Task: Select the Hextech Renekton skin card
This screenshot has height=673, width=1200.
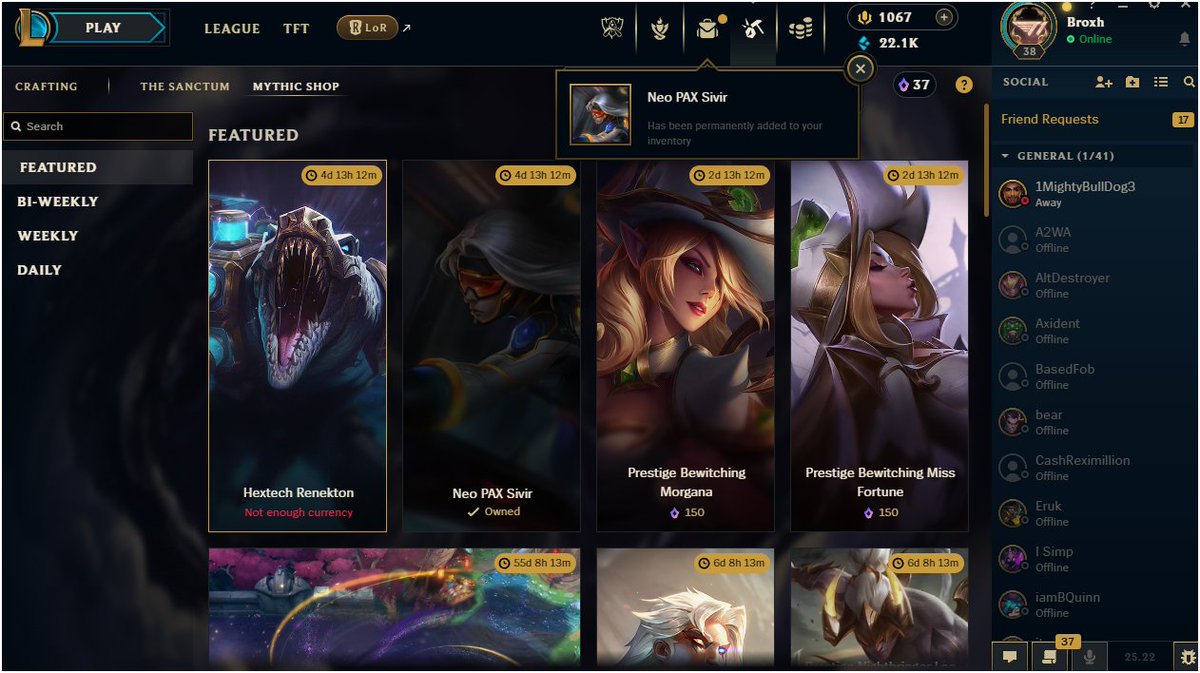Action: (x=297, y=345)
